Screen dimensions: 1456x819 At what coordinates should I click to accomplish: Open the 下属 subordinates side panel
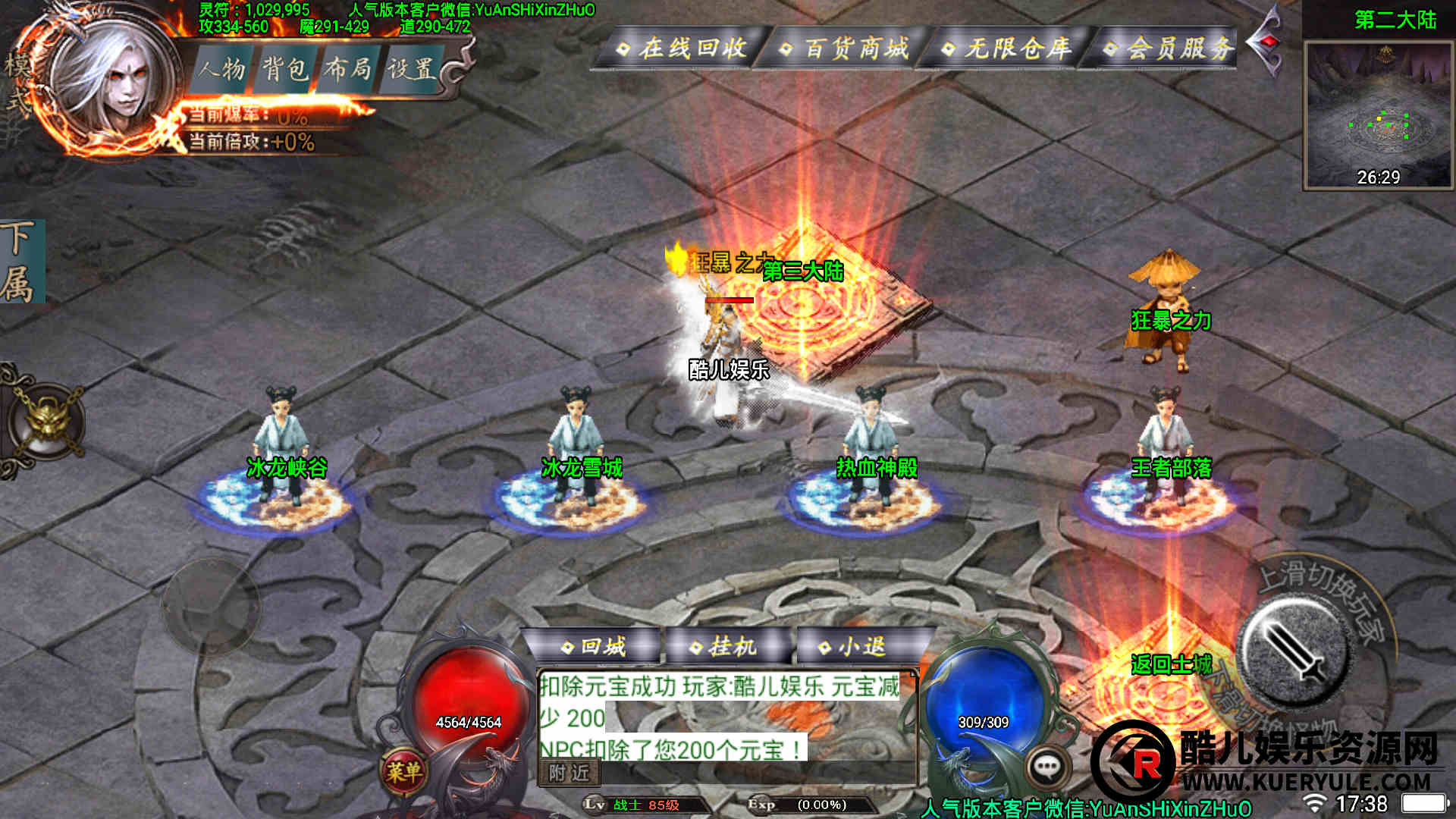click(x=21, y=262)
